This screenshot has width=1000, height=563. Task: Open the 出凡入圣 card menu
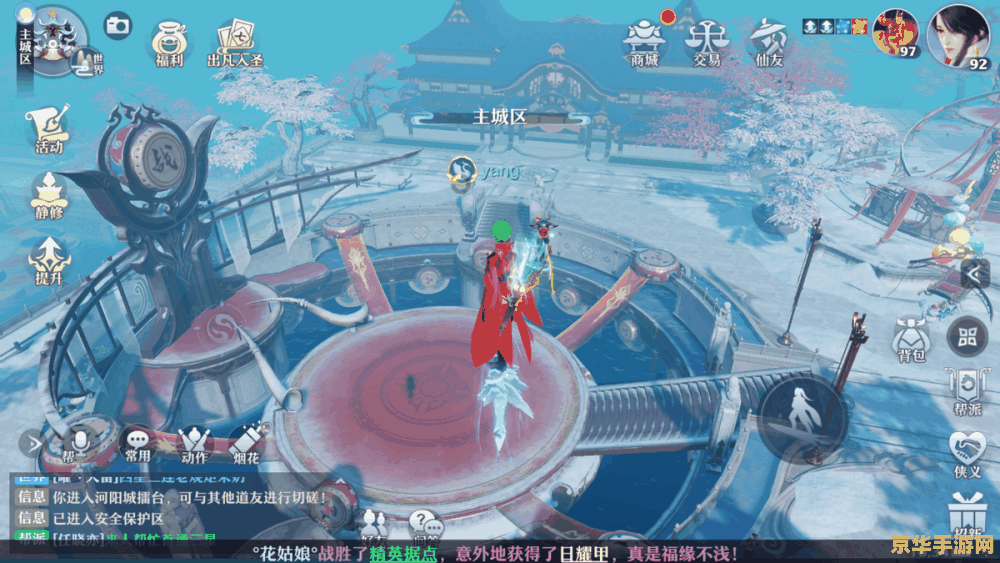point(233,42)
